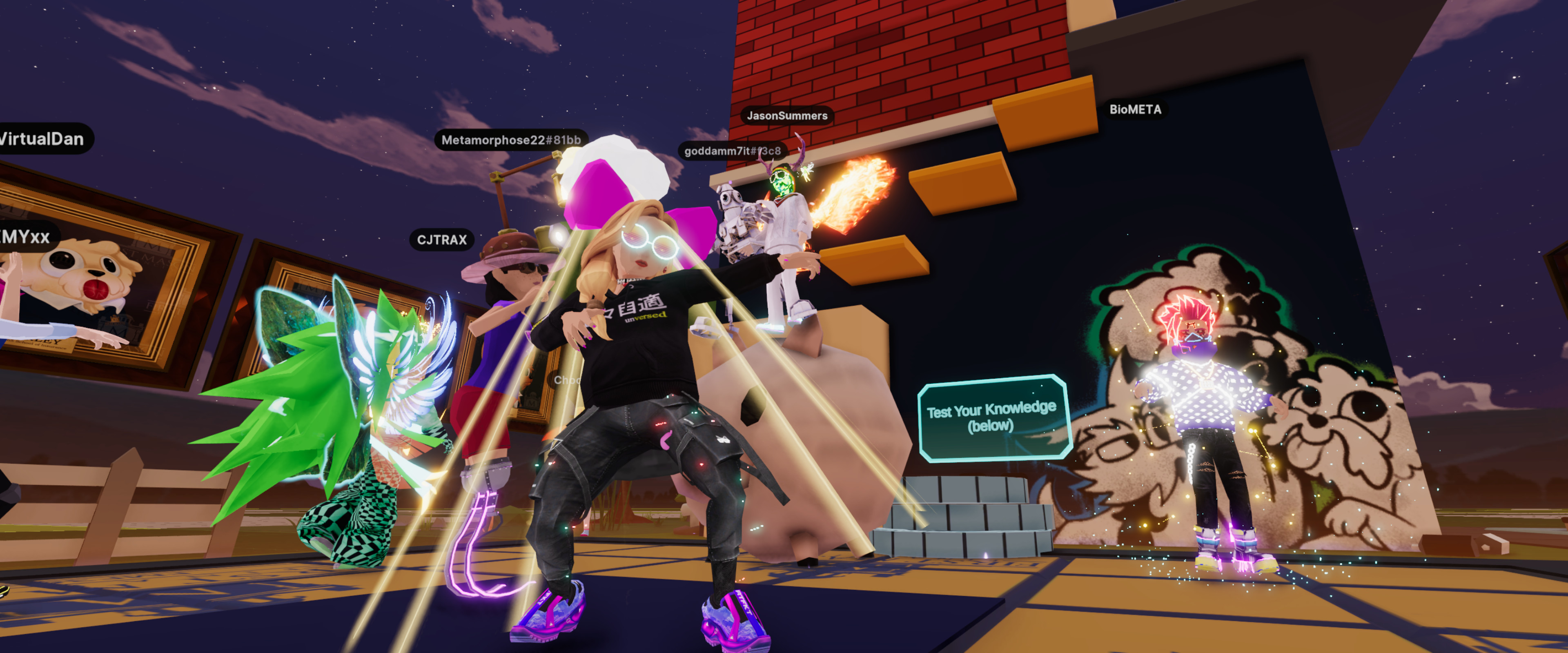
Task: Click the VirtualDan player name tag
Action: (42, 139)
